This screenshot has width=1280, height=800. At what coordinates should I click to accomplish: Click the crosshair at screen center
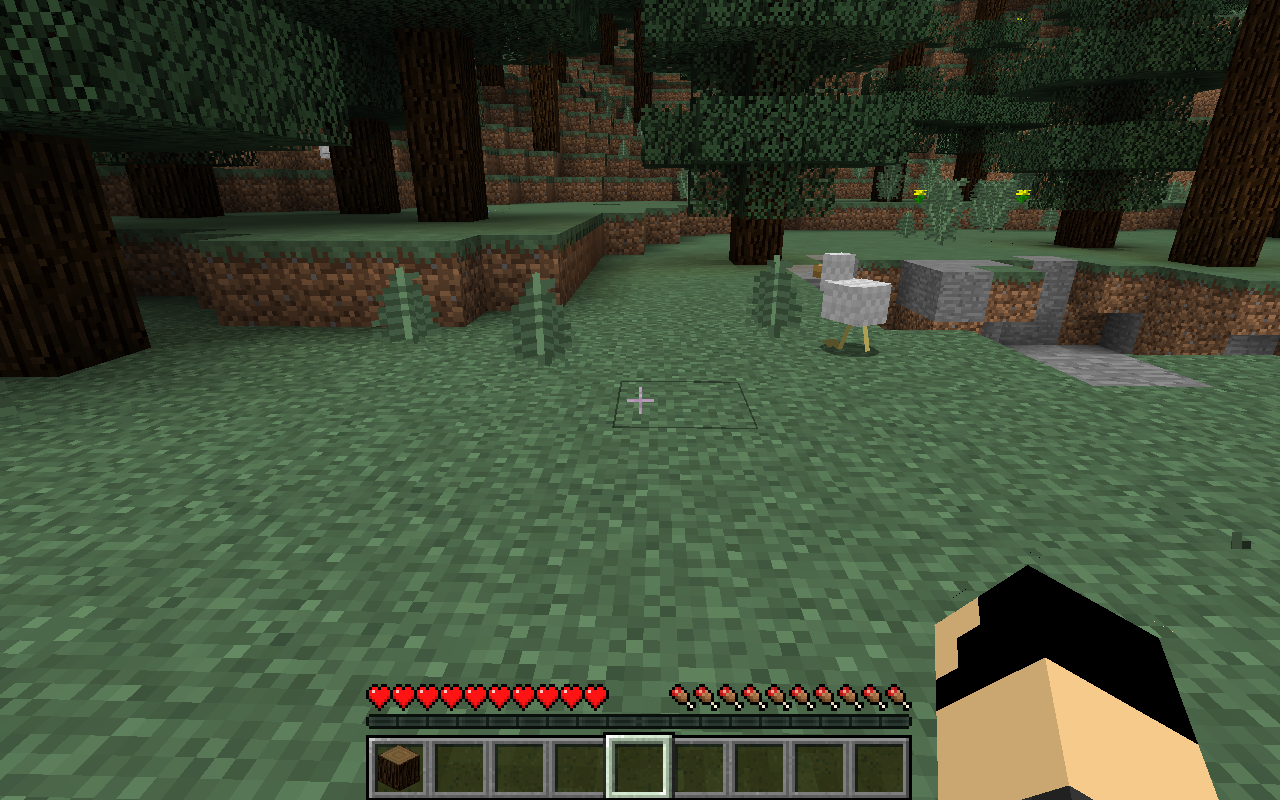coord(640,400)
